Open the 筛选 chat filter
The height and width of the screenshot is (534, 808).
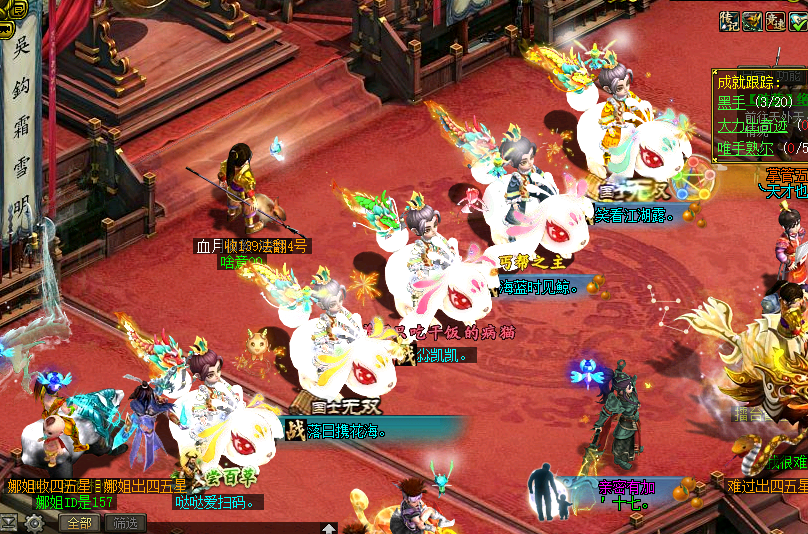[x=126, y=523]
